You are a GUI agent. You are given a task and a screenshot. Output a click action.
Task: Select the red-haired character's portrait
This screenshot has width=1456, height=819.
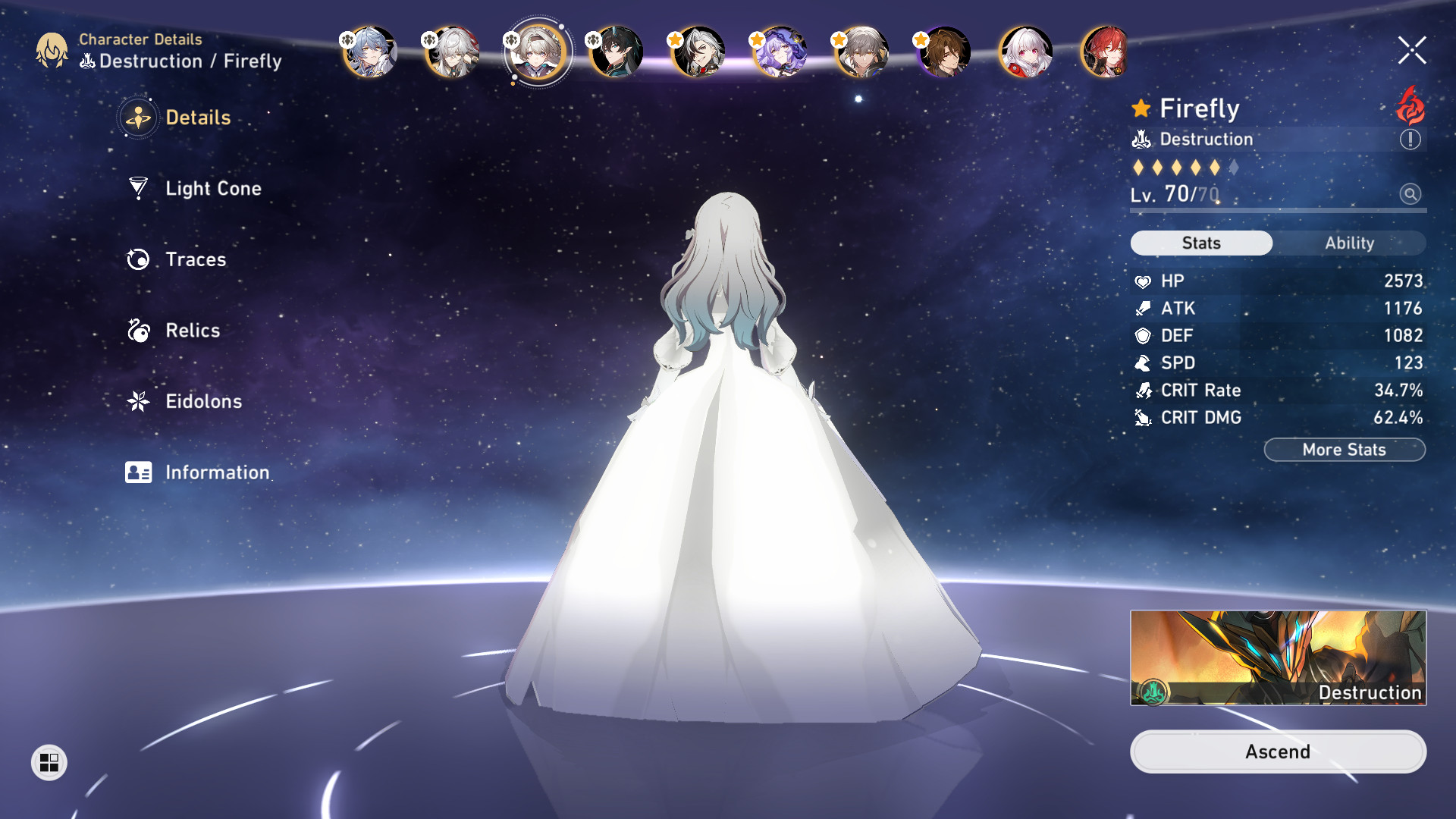tap(1110, 52)
